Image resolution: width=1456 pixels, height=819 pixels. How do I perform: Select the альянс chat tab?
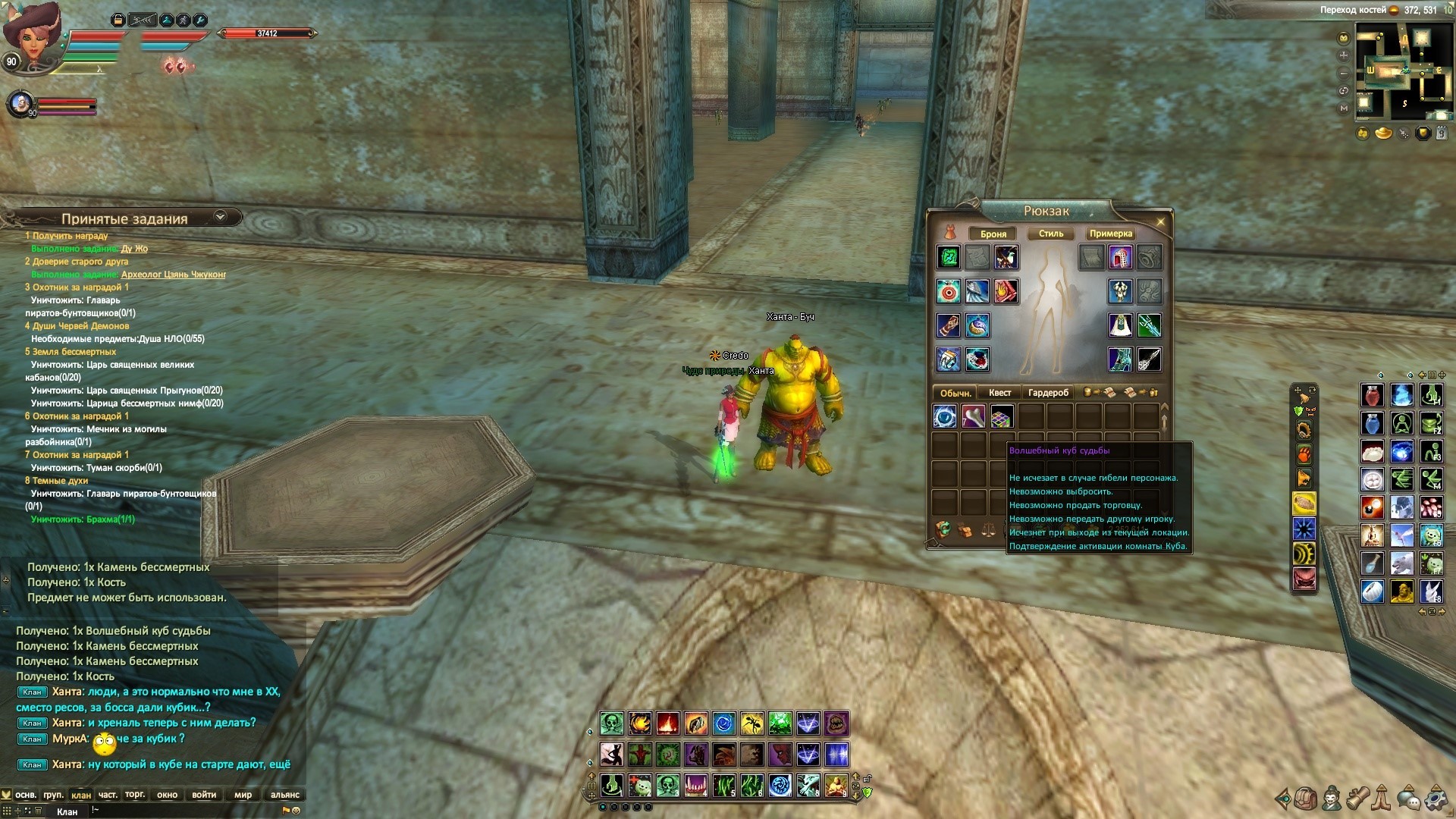285,795
